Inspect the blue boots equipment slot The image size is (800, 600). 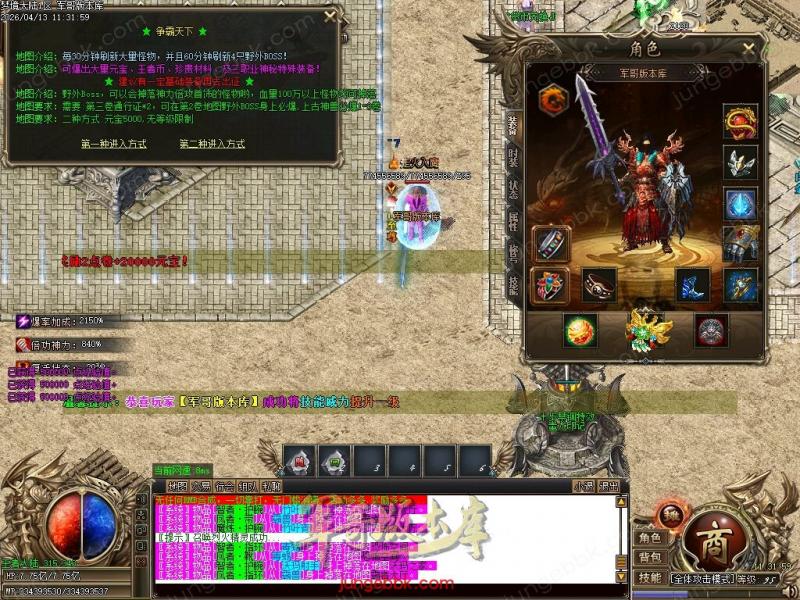tap(692, 284)
